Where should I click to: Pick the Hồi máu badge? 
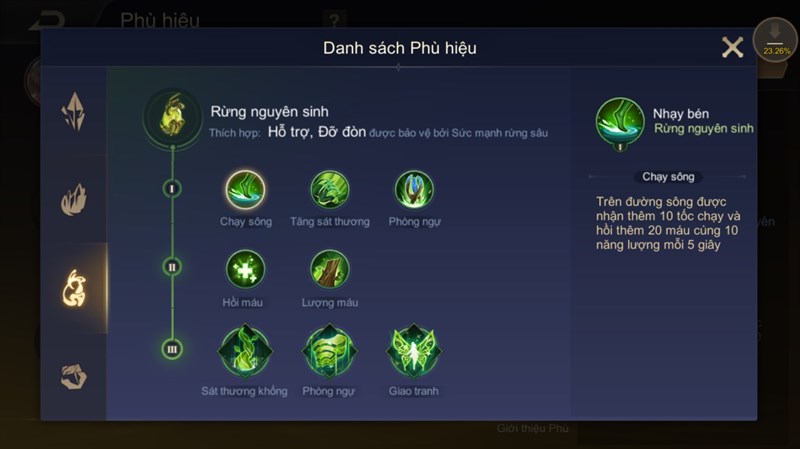pyautogui.click(x=245, y=269)
